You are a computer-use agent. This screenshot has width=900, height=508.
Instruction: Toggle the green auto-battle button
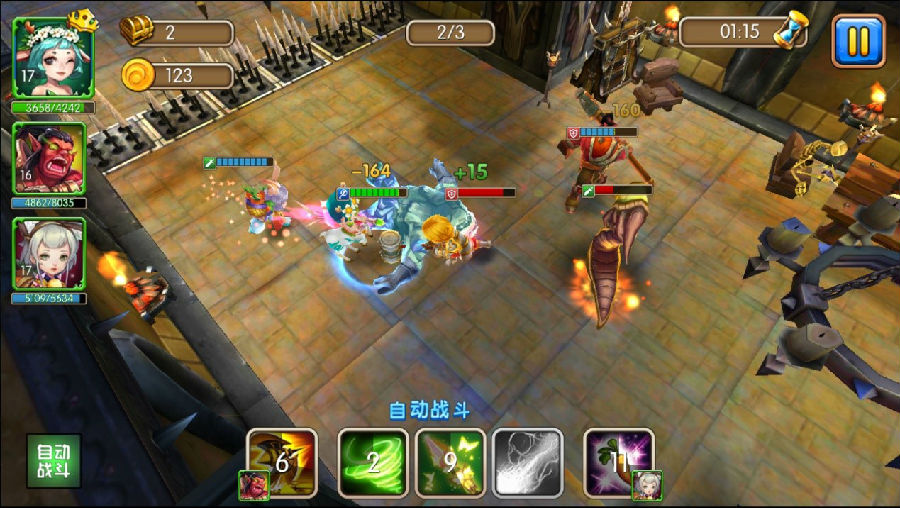54,461
